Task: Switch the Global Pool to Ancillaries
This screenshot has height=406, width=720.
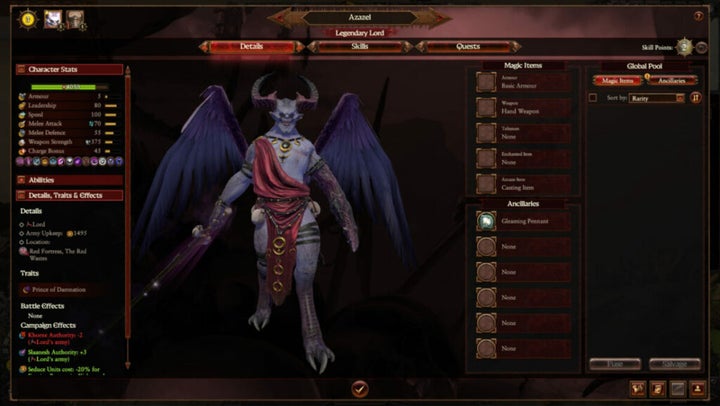Action: point(671,80)
